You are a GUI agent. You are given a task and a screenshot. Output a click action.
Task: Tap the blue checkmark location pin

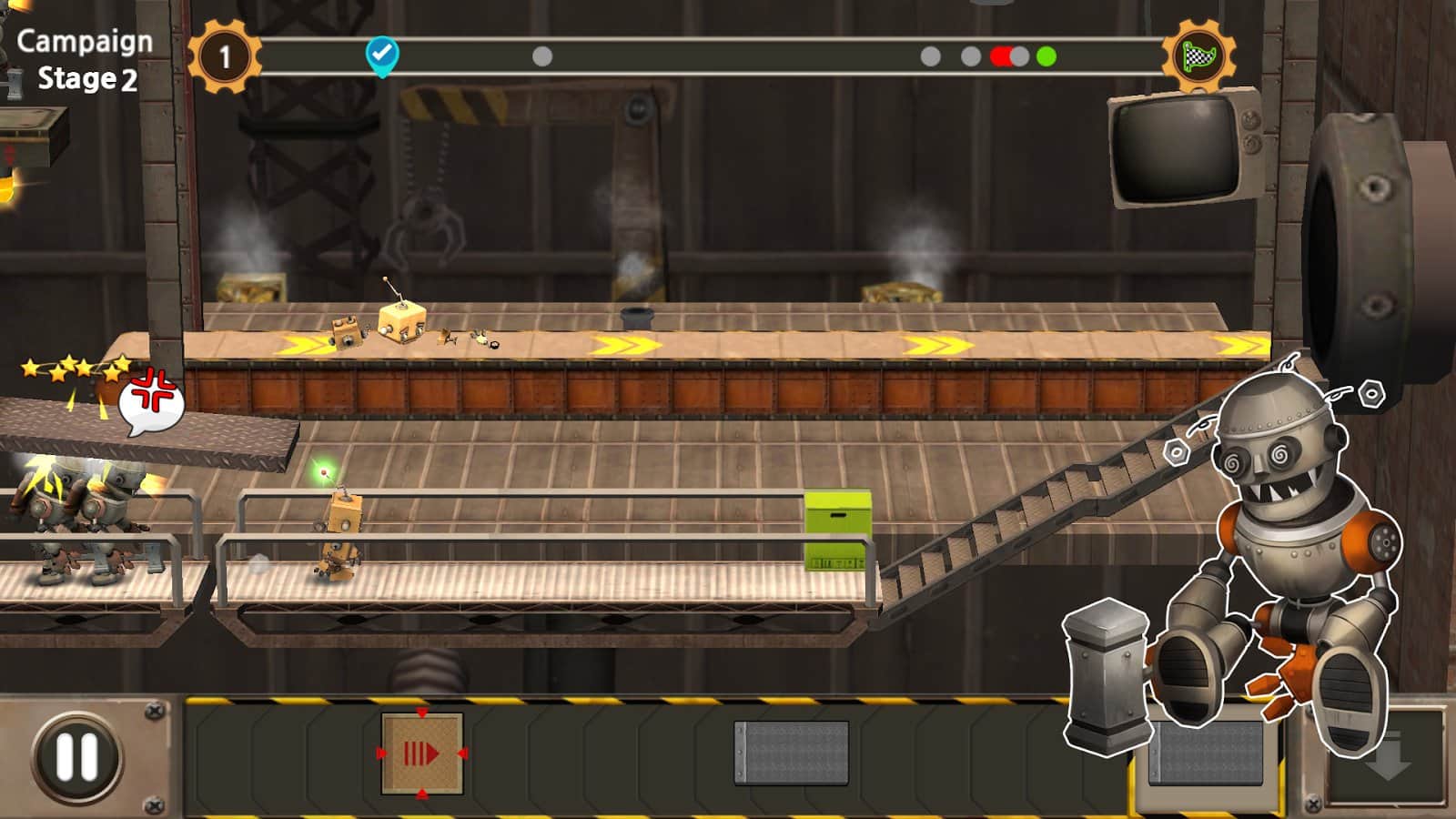point(381,55)
